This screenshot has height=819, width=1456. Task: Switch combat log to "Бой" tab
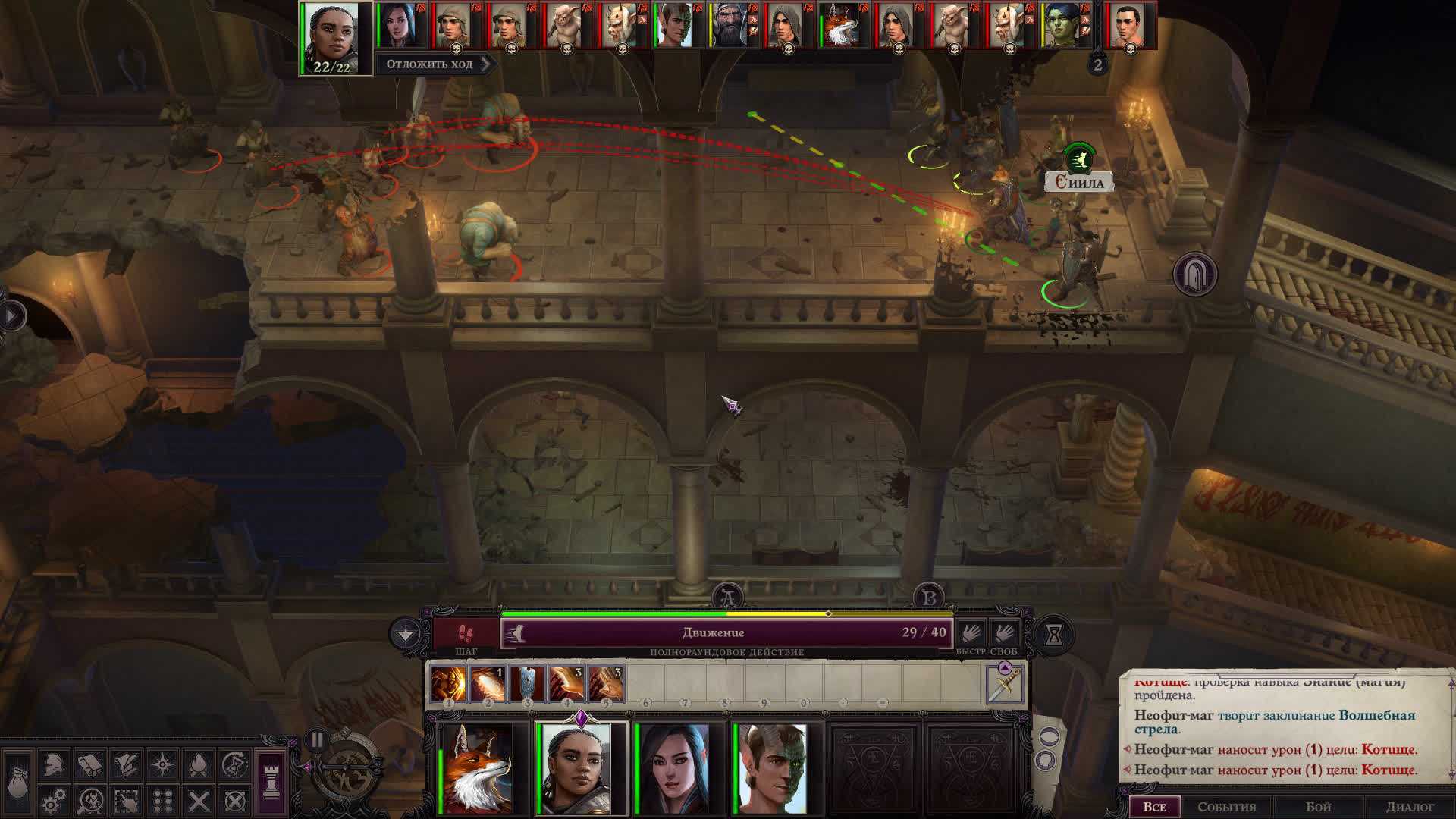click(x=1318, y=807)
